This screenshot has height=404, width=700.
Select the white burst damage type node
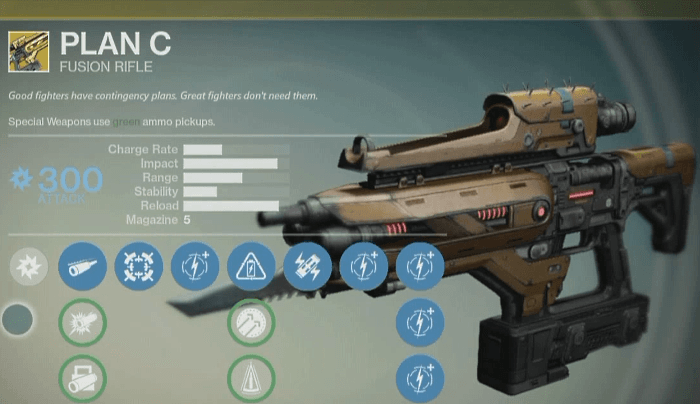[x=27, y=268]
